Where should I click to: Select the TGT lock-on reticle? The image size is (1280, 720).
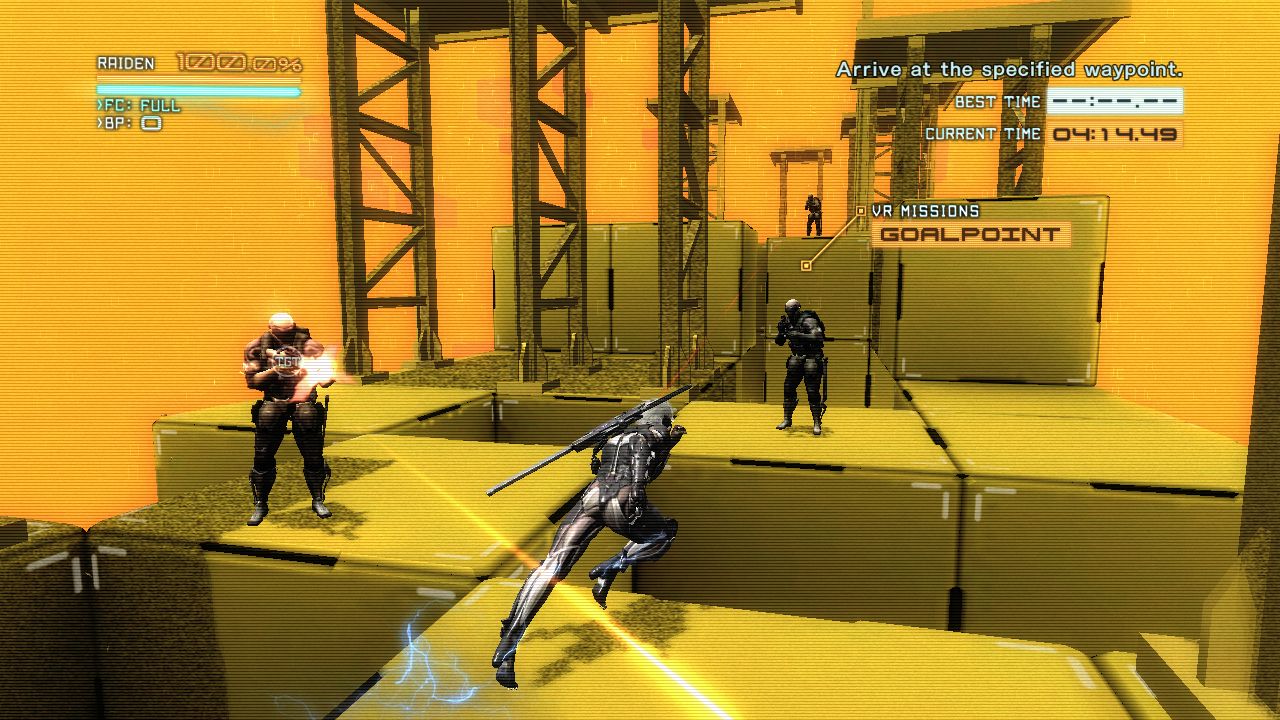click(288, 361)
